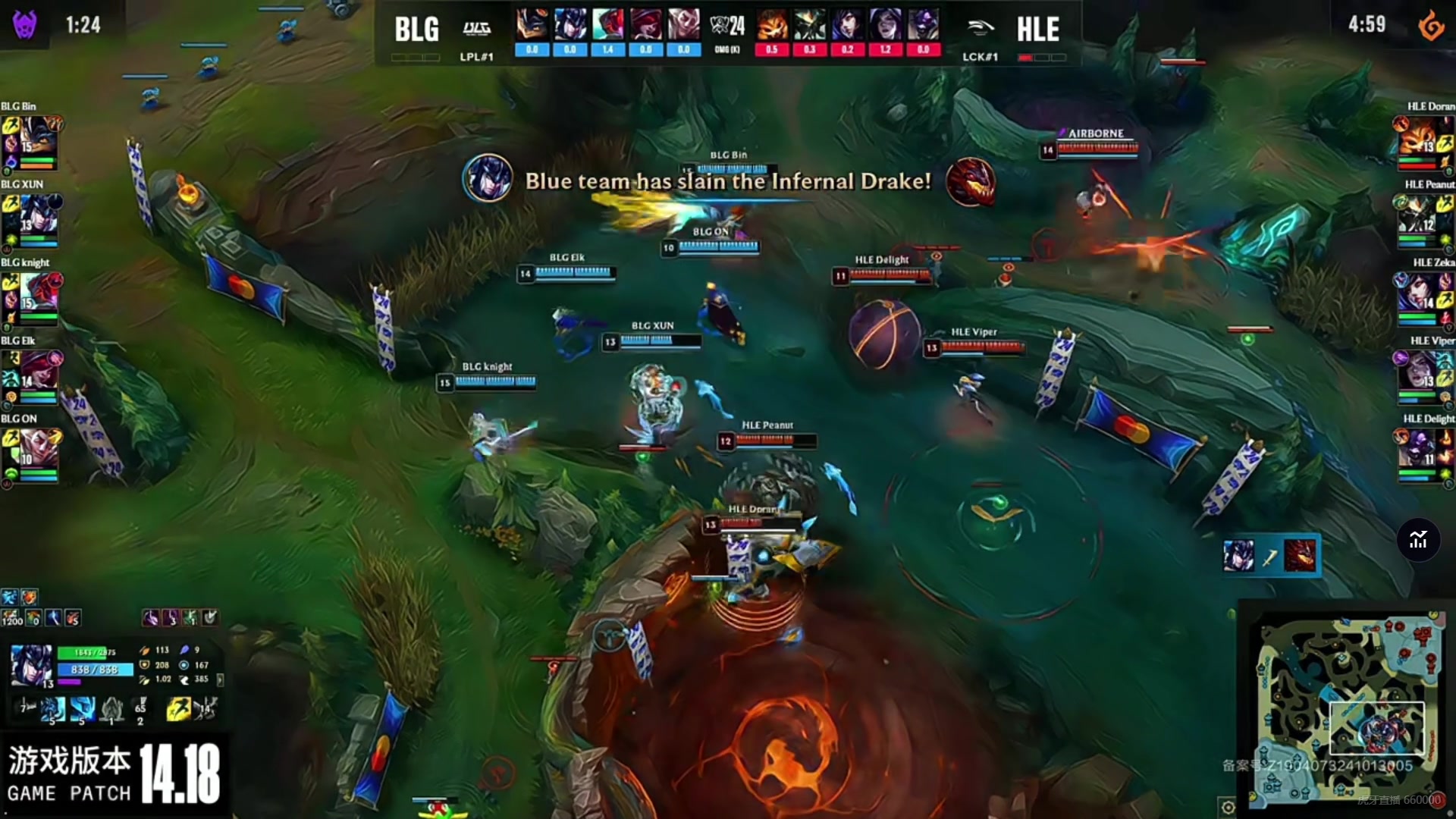Select BLG Elk's player portrait

pyautogui.click(x=38, y=373)
